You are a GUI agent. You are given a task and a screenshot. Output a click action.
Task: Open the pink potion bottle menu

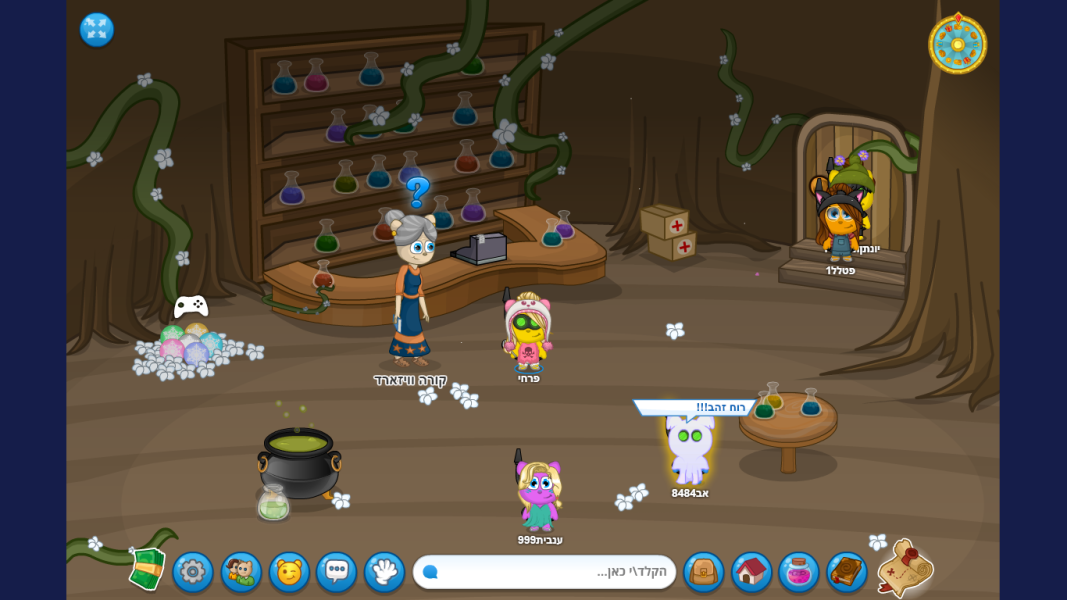(x=799, y=572)
